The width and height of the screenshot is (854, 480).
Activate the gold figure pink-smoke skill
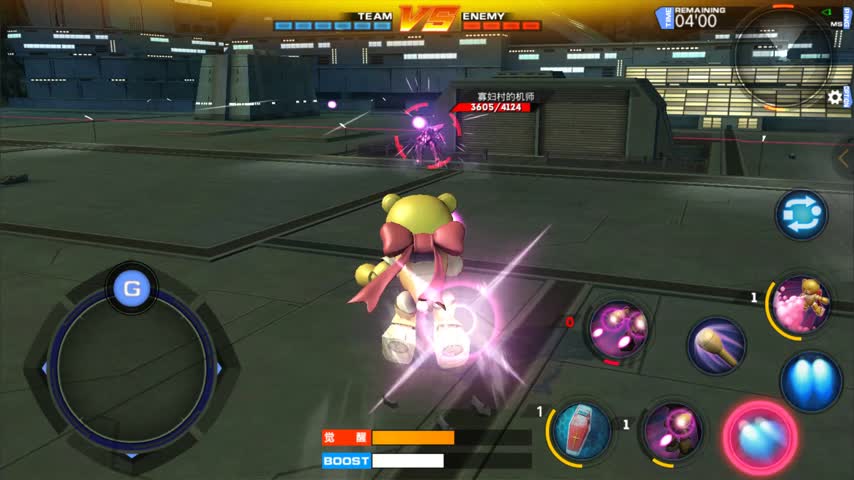point(802,304)
